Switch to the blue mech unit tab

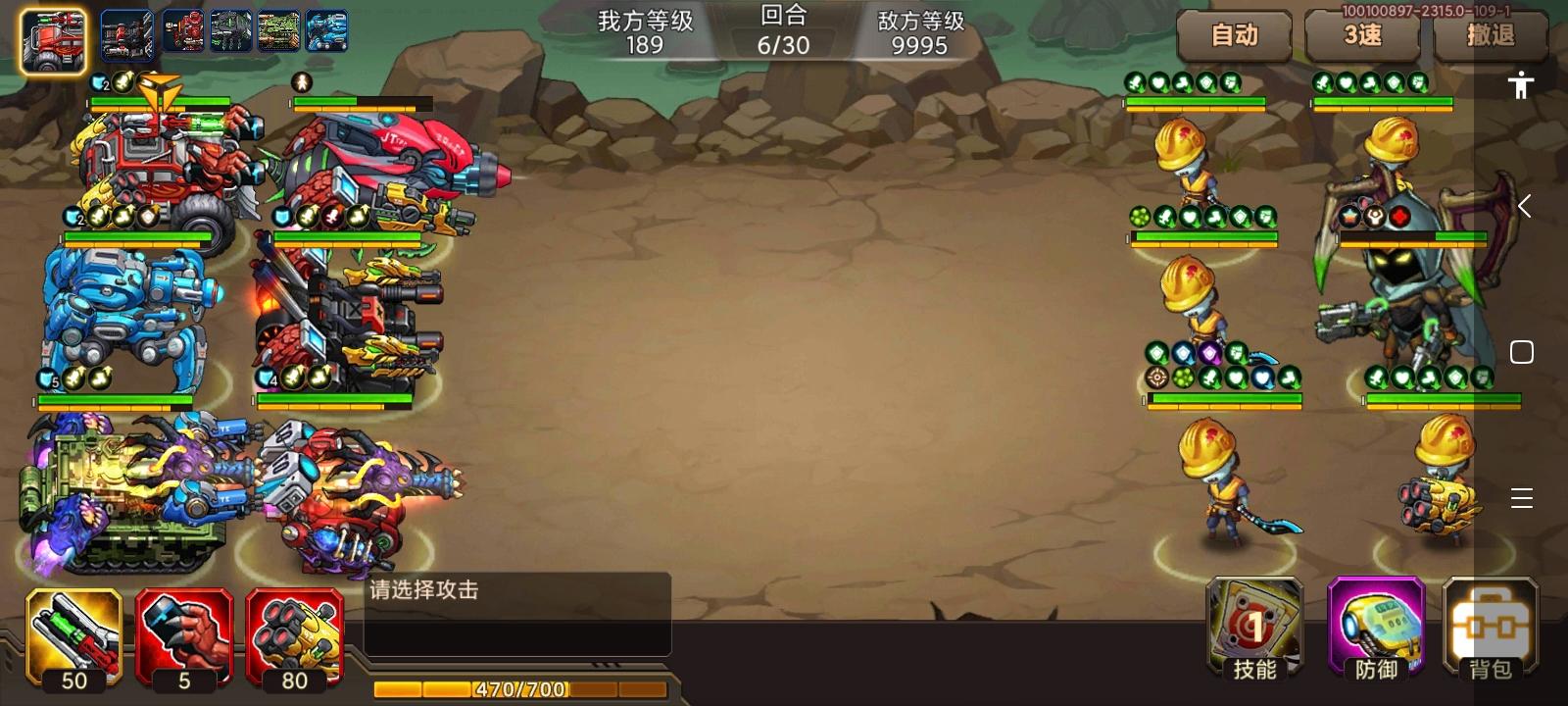(x=326, y=29)
